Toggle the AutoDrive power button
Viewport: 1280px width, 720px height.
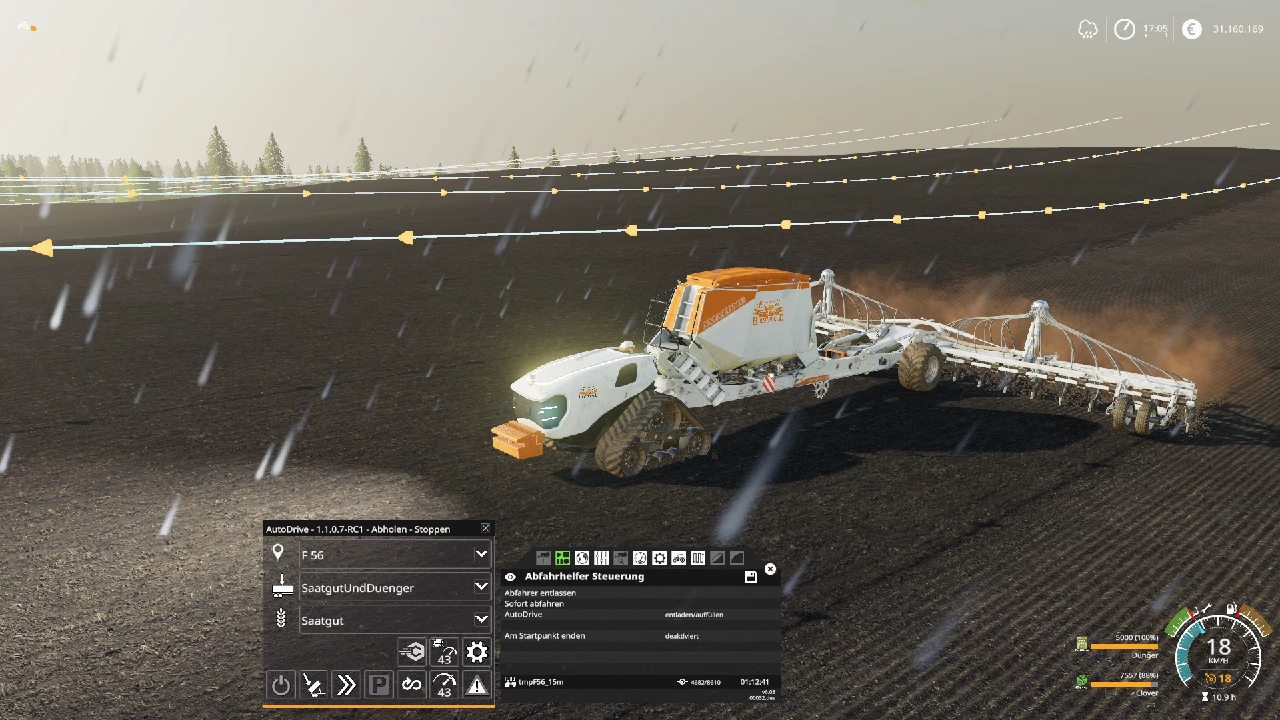(x=281, y=685)
